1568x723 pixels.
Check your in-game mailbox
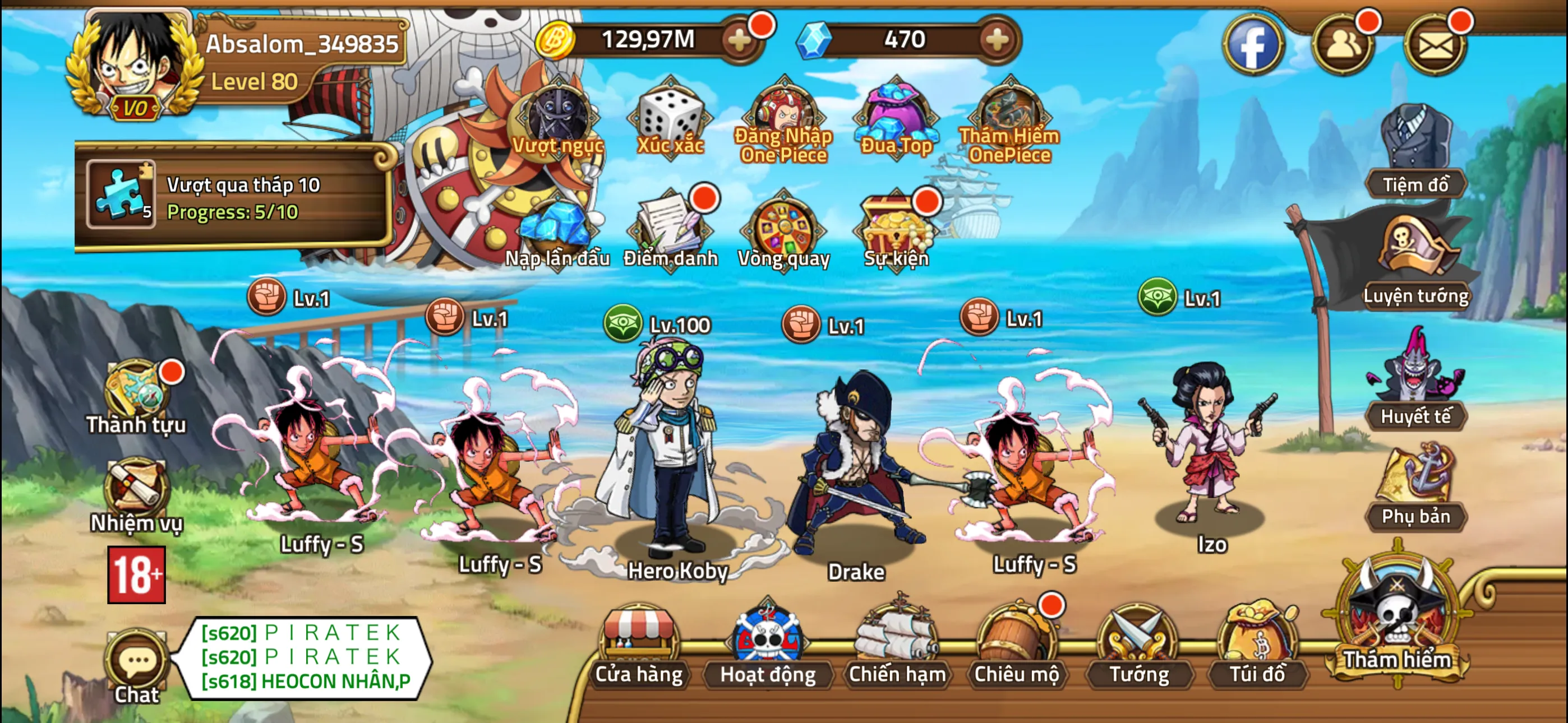click(1435, 45)
